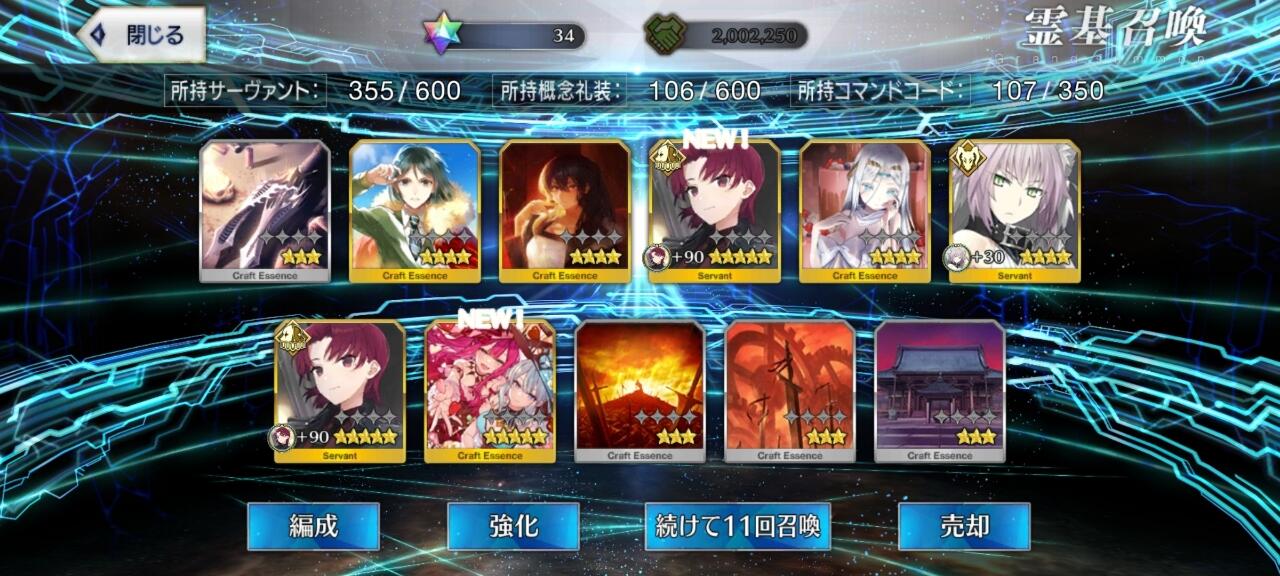Select the black dragon claw craft essence card
Image resolution: width=1280 pixels, height=576 pixels.
coord(265,211)
